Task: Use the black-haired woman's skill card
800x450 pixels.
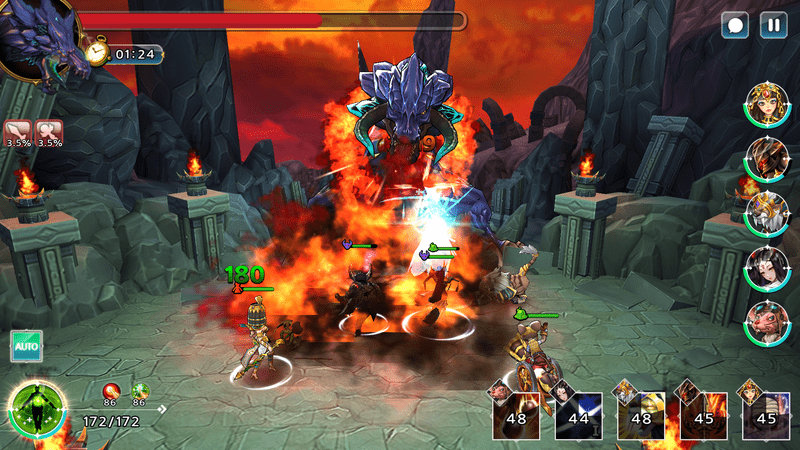Action: [x=578, y=414]
